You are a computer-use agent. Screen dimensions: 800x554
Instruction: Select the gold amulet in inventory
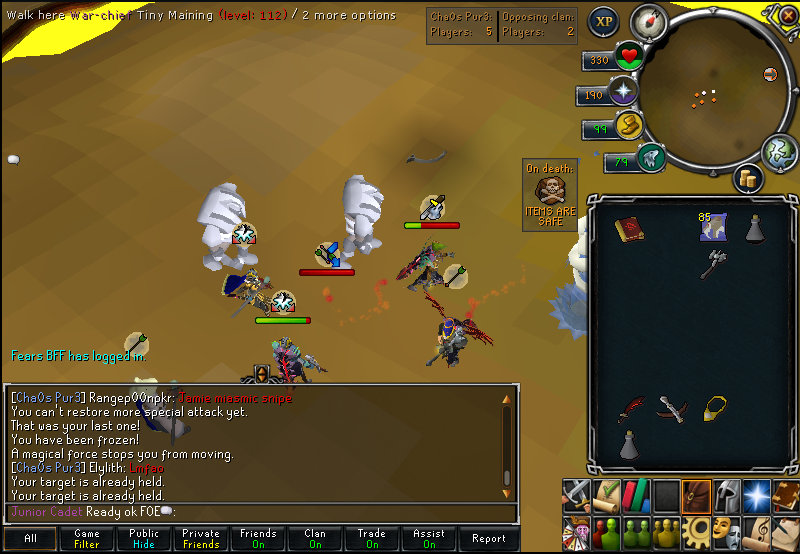pyautogui.click(x=714, y=407)
